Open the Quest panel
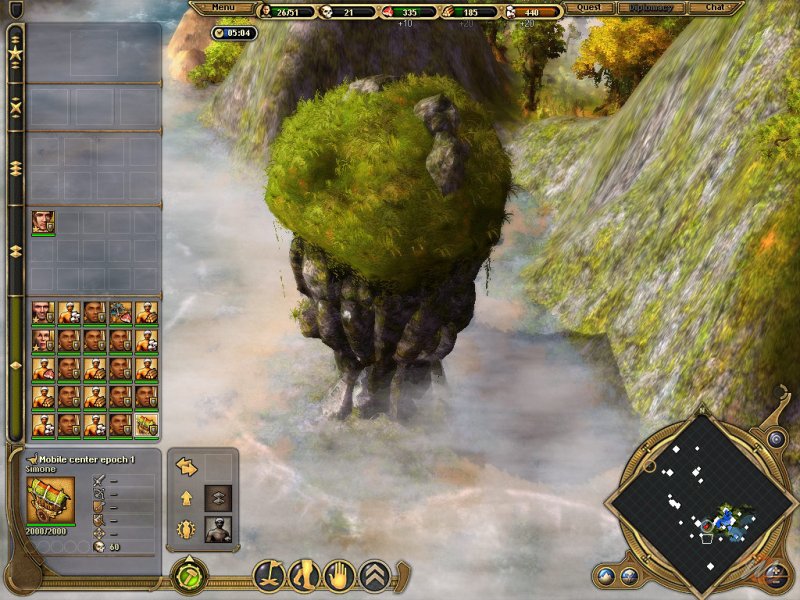This screenshot has height=600, width=800. tap(589, 8)
